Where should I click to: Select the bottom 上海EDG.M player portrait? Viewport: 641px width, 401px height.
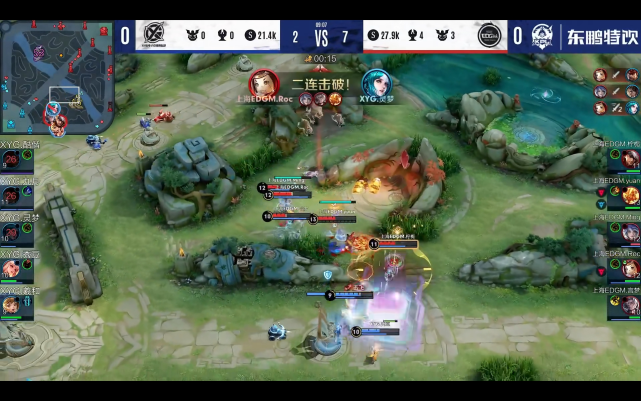[x=630, y=304]
